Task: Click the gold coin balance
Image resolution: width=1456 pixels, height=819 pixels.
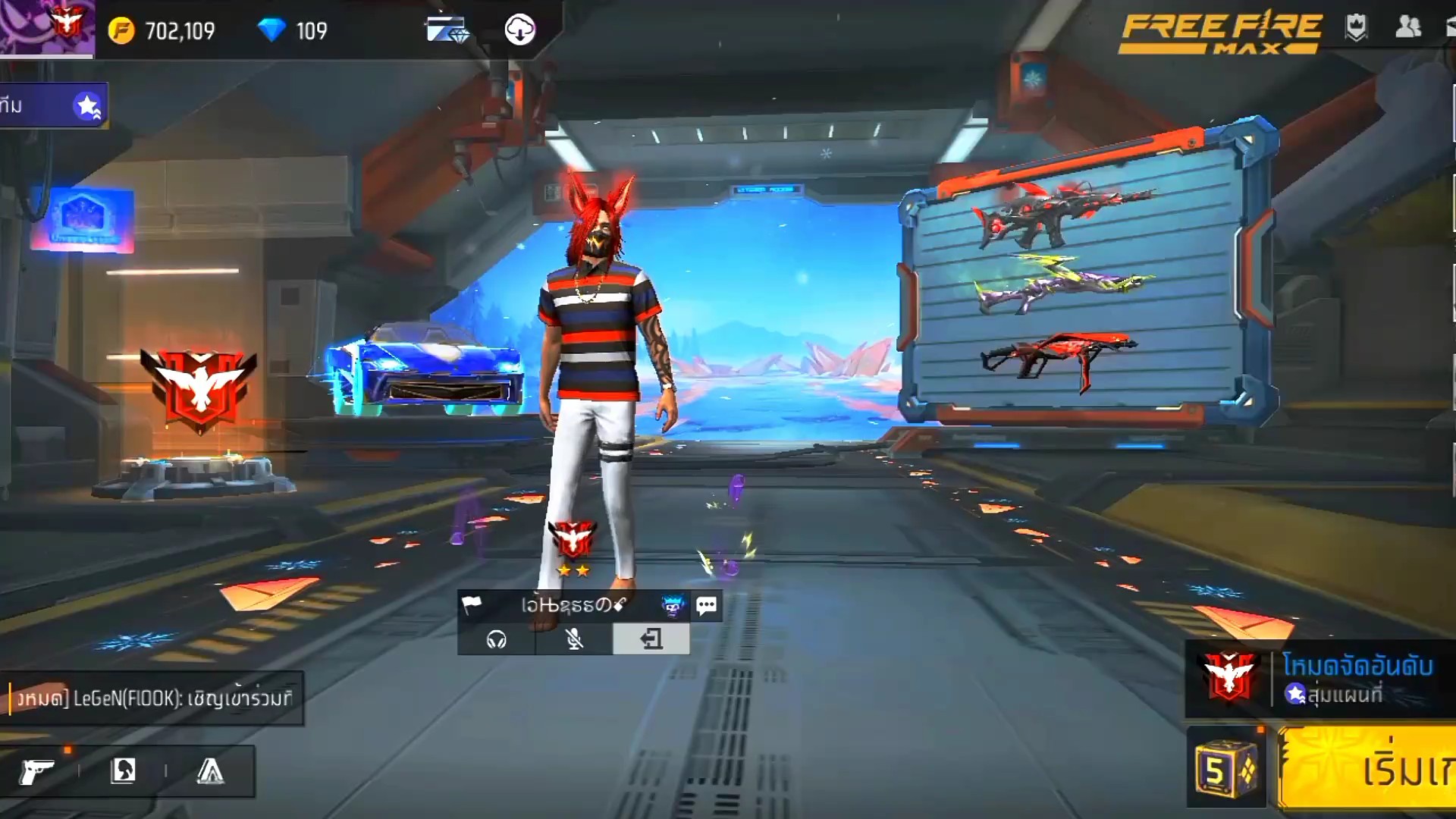Action: (162, 31)
